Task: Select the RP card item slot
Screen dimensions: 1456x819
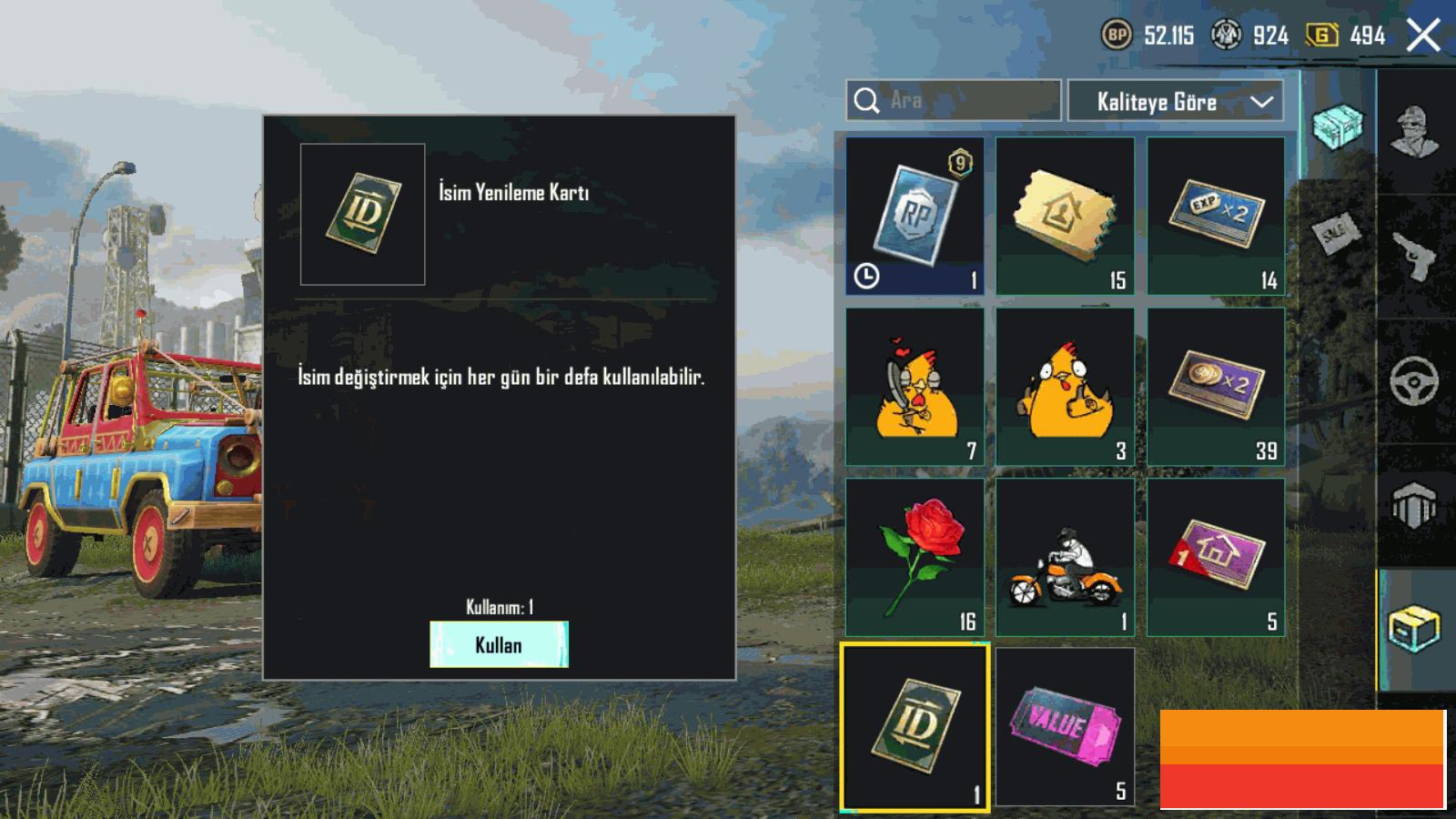Action: pos(915,216)
